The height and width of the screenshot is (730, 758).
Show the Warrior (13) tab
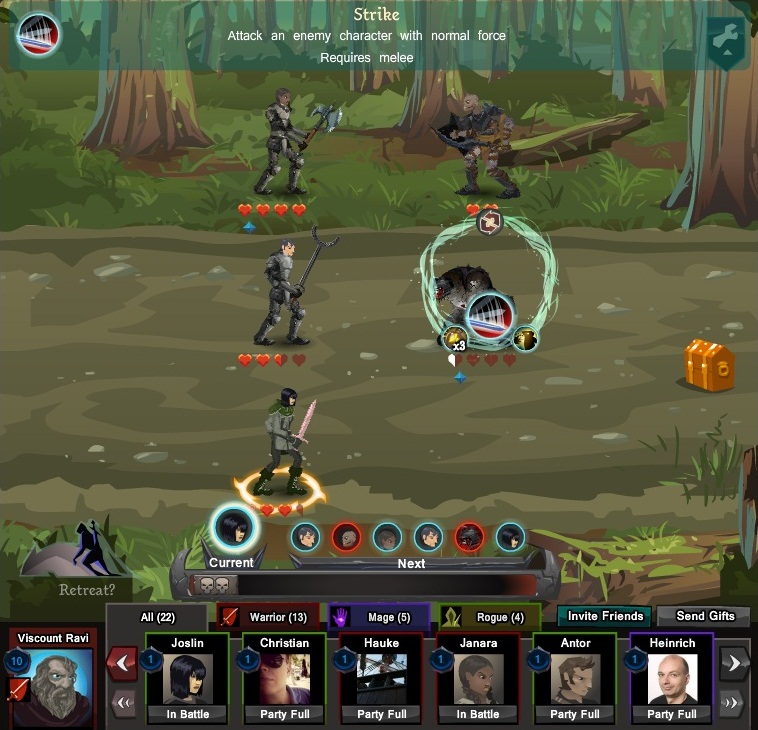268,617
